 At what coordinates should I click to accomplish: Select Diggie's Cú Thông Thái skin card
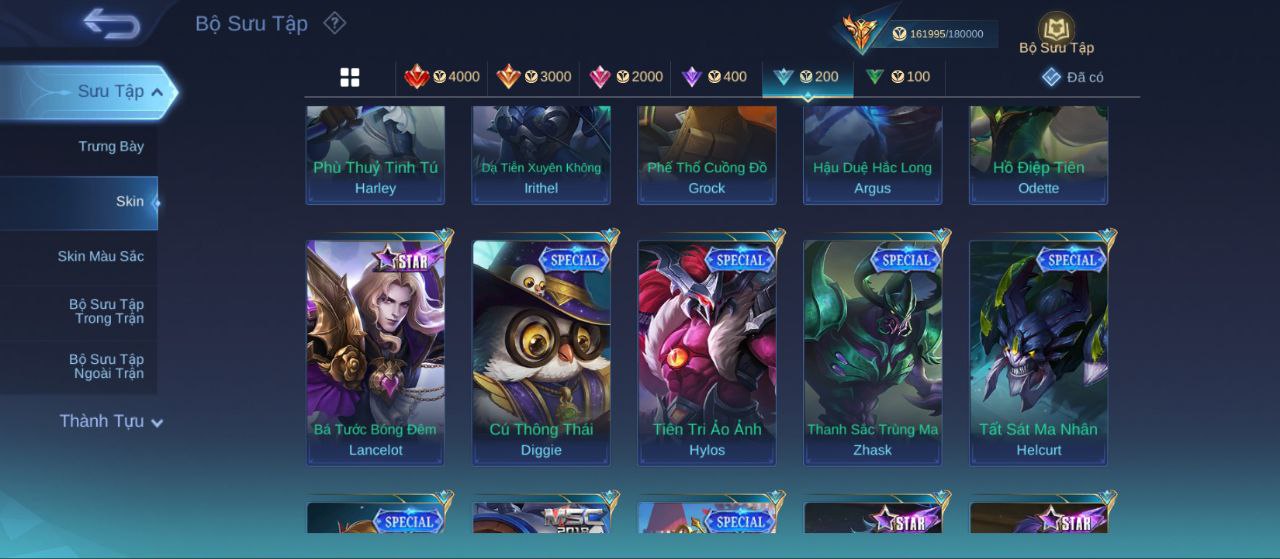click(x=541, y=352)
